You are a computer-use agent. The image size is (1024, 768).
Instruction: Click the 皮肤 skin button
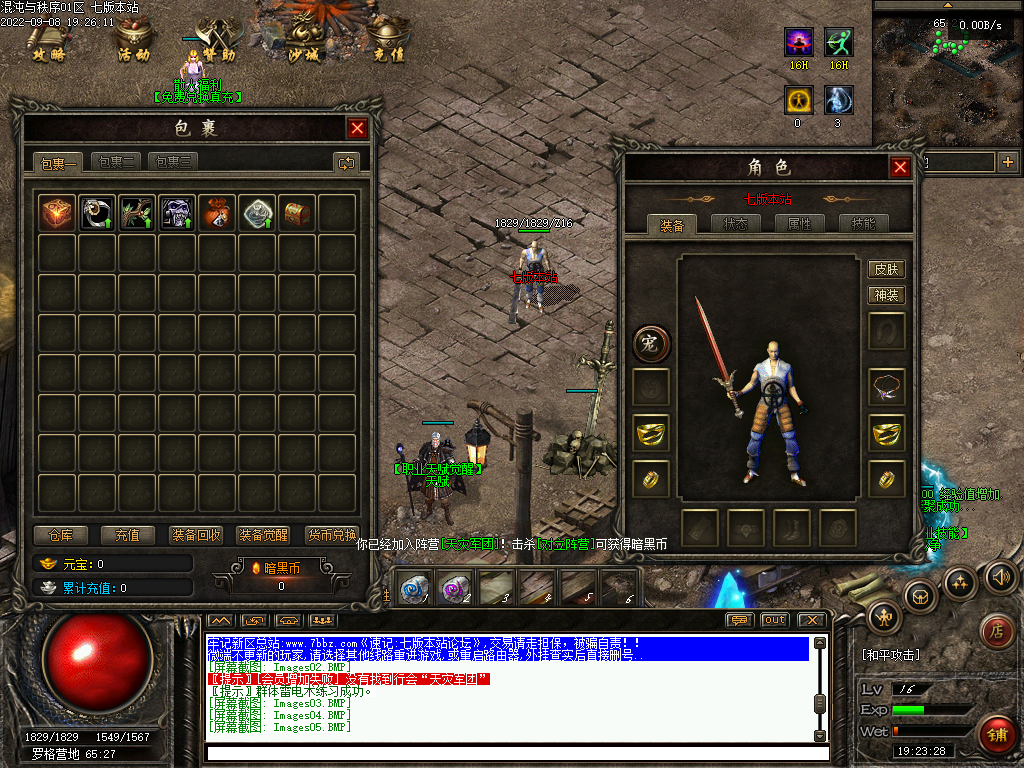[x=887, y=269]
